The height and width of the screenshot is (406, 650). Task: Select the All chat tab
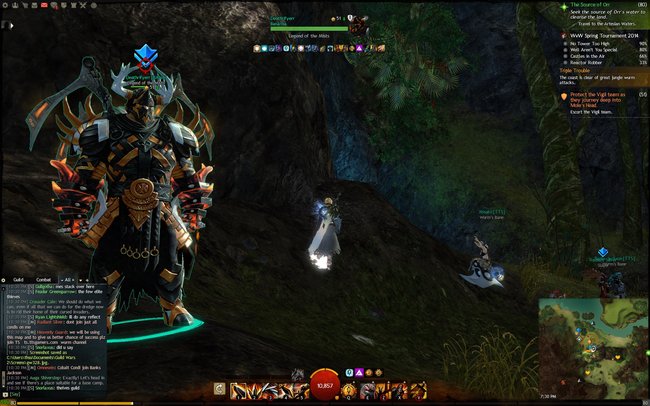pos(68,279)
